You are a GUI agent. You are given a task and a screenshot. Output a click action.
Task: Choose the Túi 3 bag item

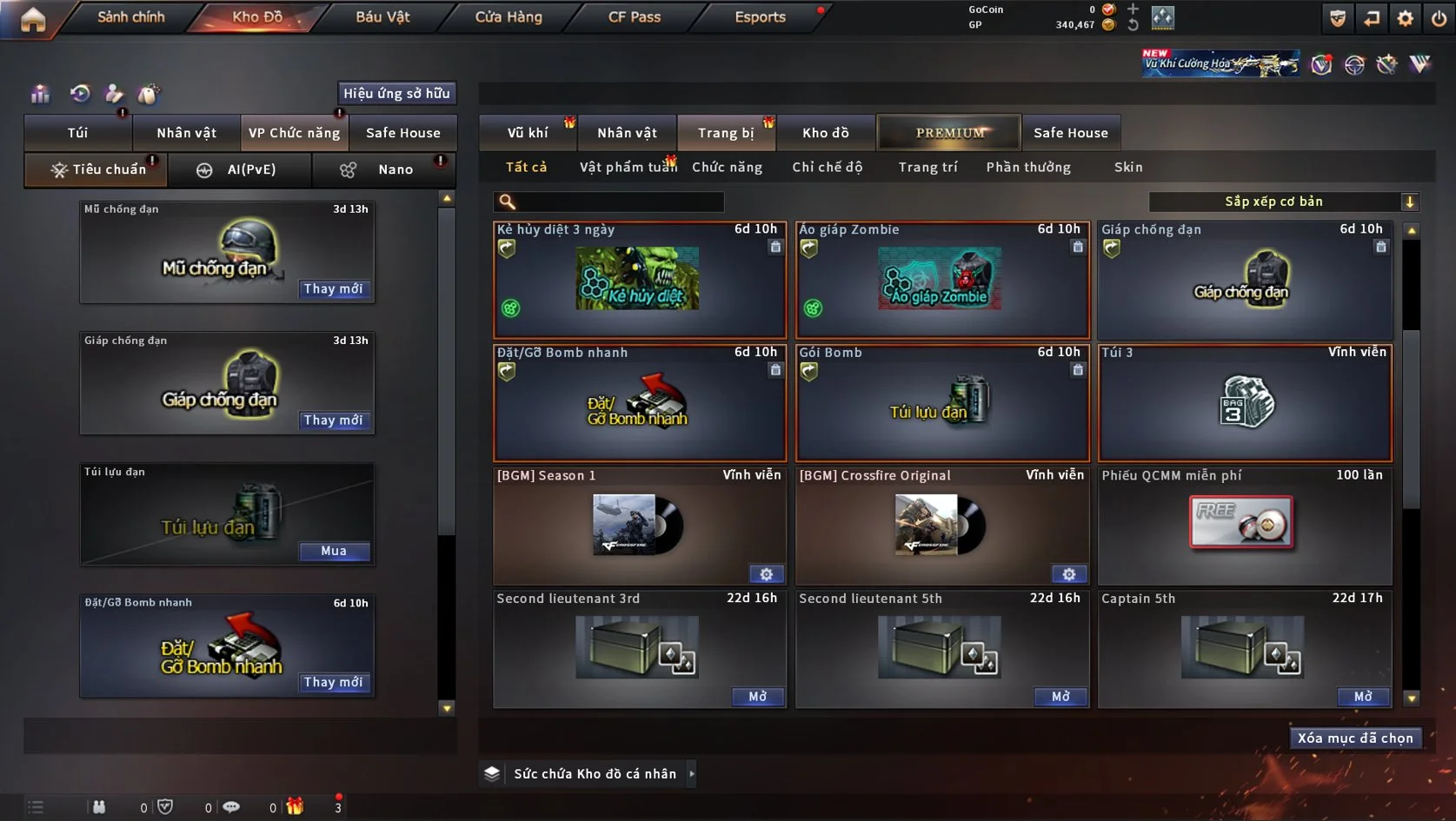click(1245, 404)
